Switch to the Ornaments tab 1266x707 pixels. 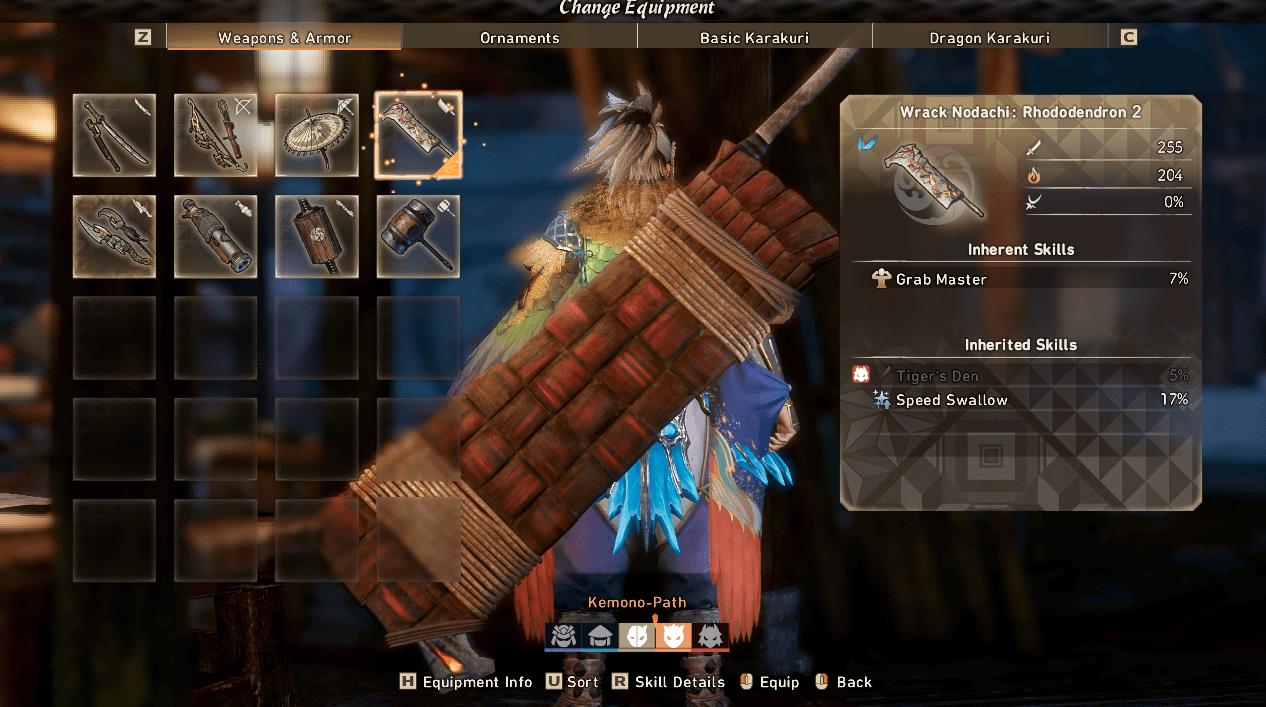click(519, 38)
